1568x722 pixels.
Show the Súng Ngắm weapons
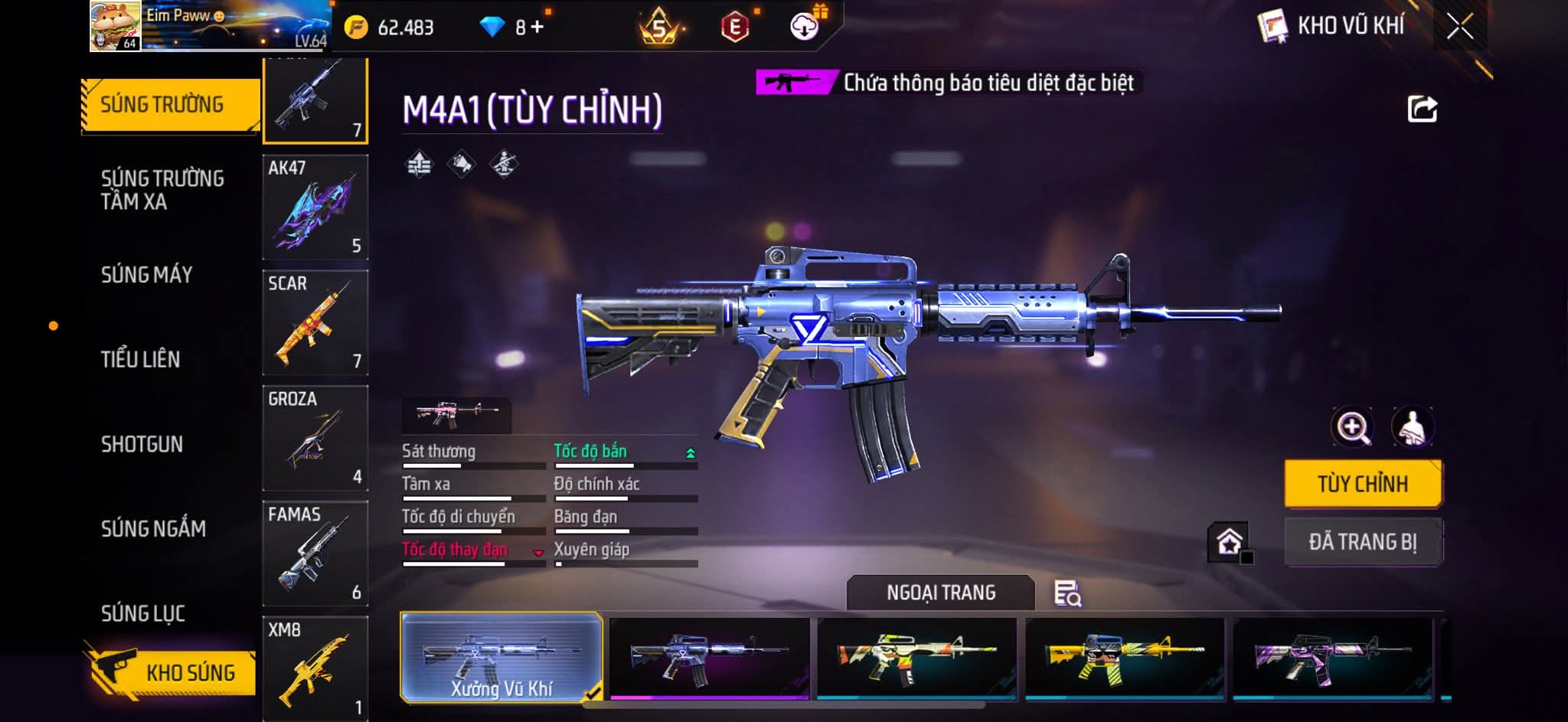point(153,528)
